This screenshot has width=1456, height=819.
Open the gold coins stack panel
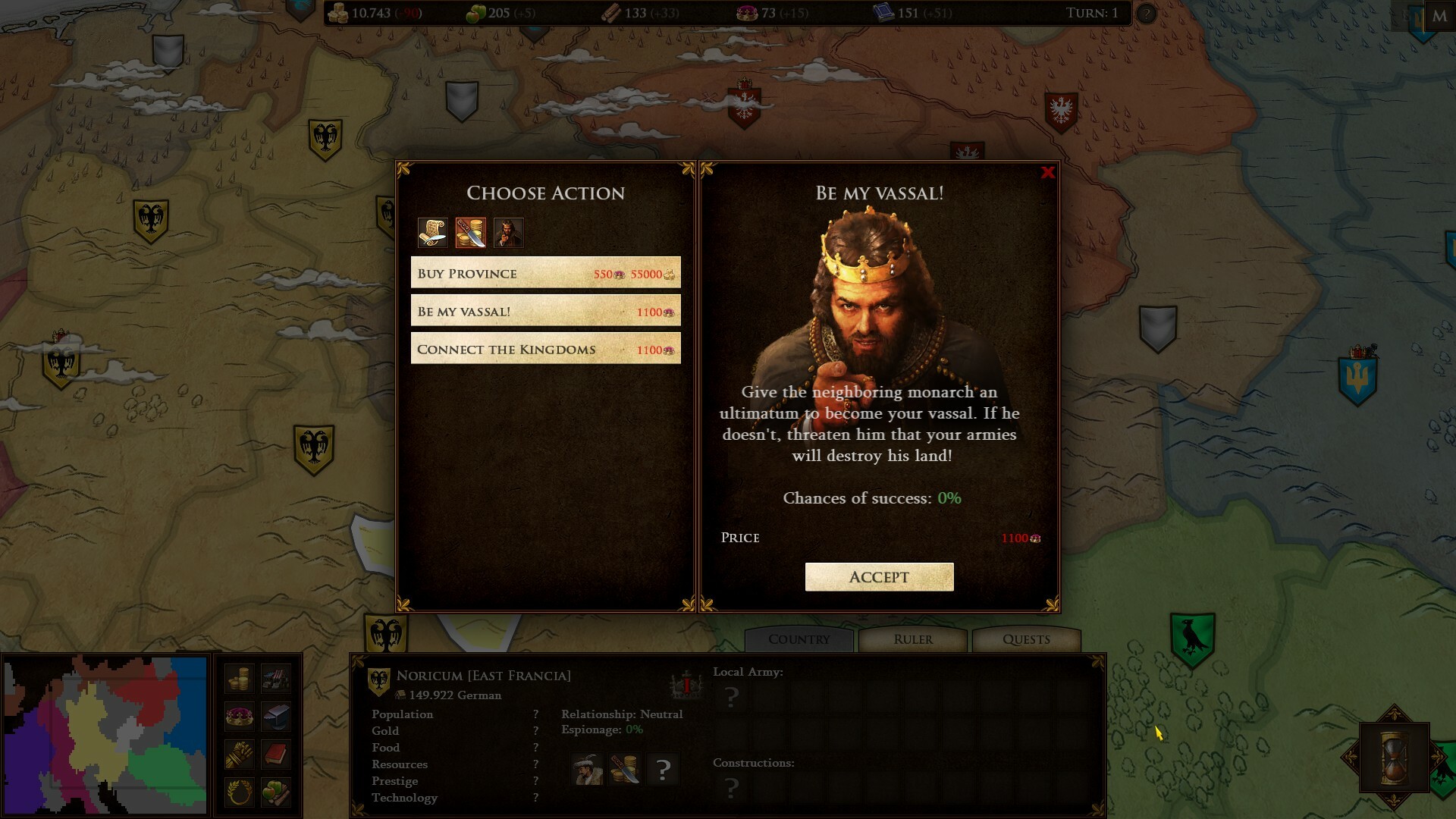[x=240, y=679]
